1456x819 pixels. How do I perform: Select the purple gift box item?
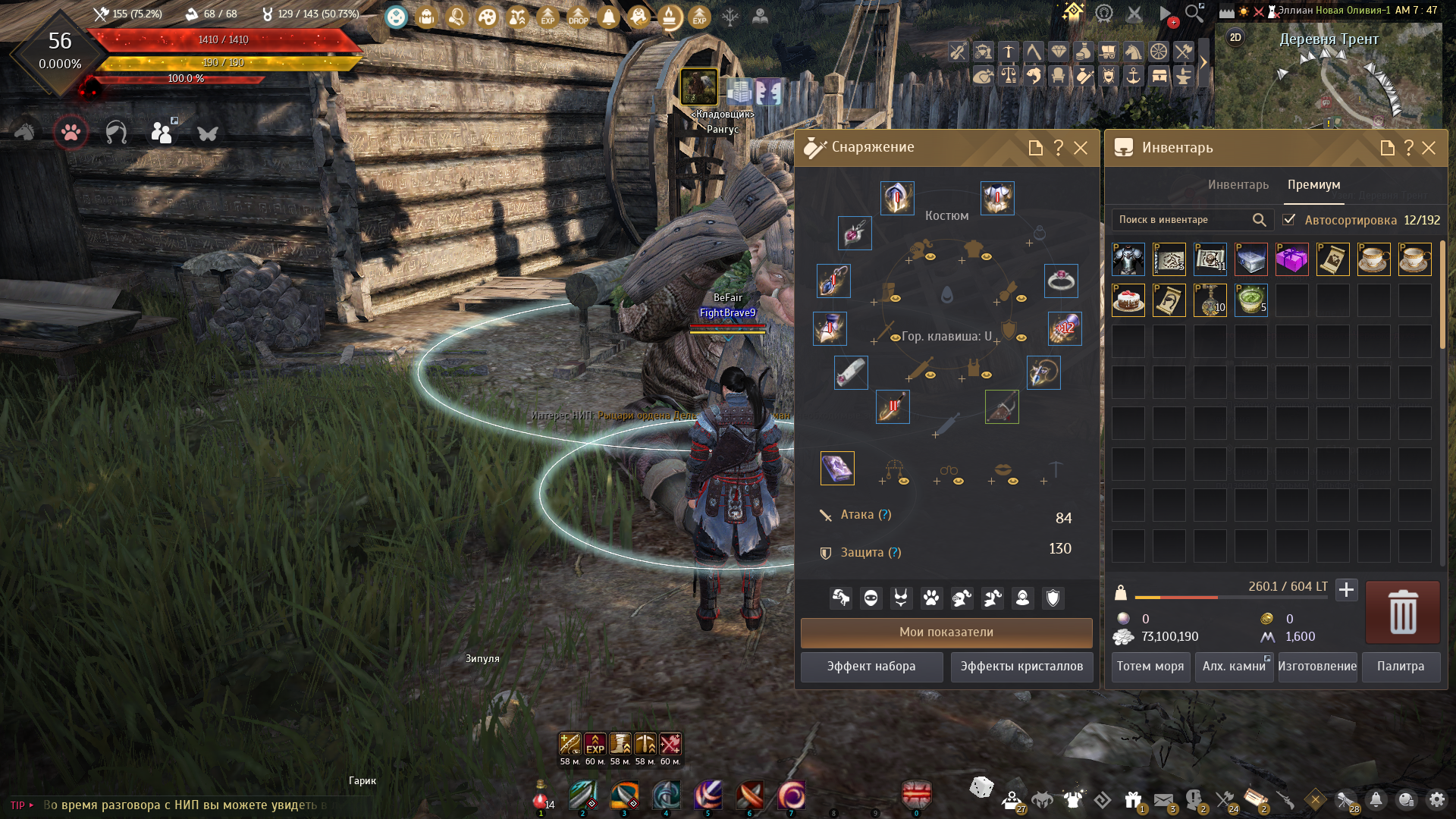[x=1291, y=259]
